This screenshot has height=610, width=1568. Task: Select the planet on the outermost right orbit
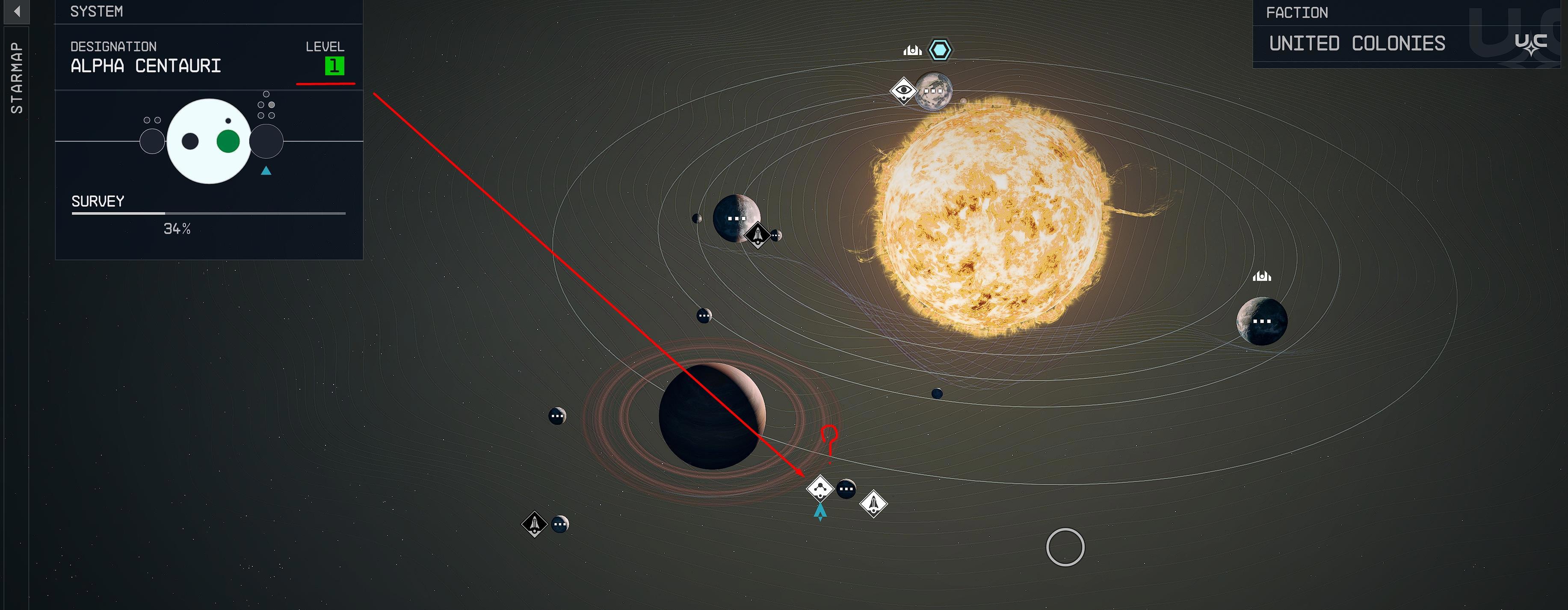coord(1262,321)
